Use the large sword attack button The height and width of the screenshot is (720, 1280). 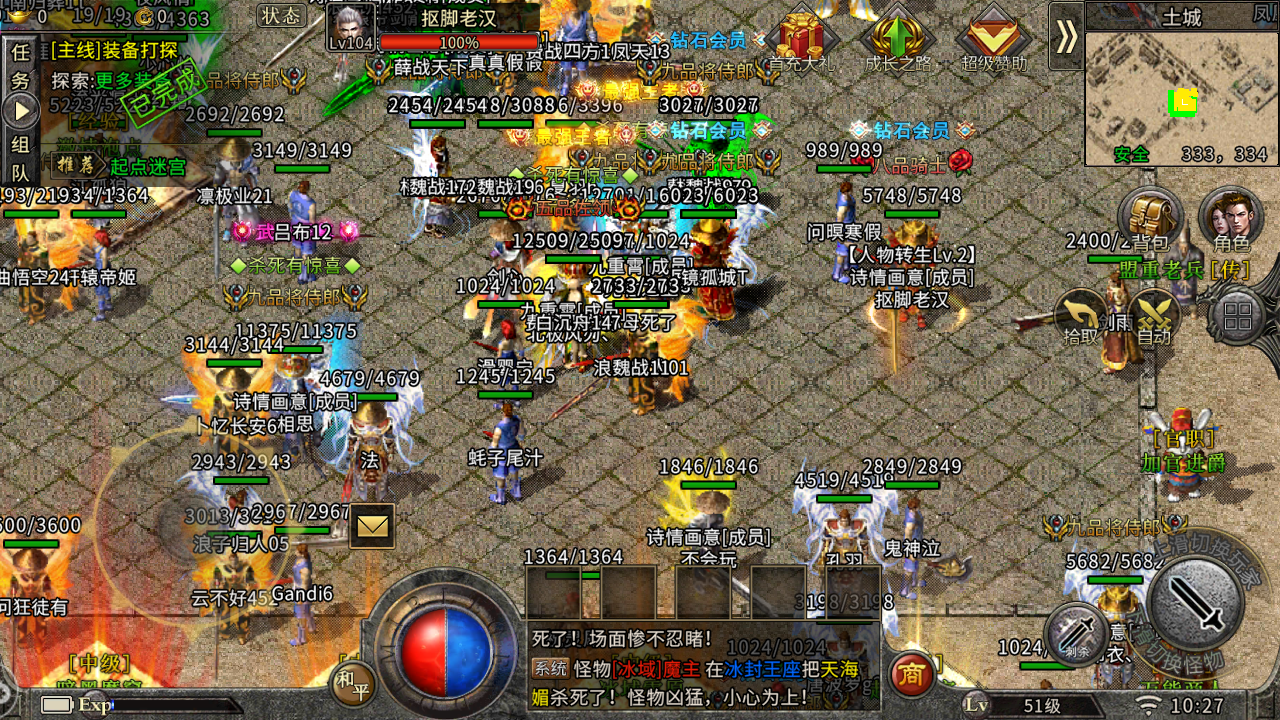coord(1195,603)
